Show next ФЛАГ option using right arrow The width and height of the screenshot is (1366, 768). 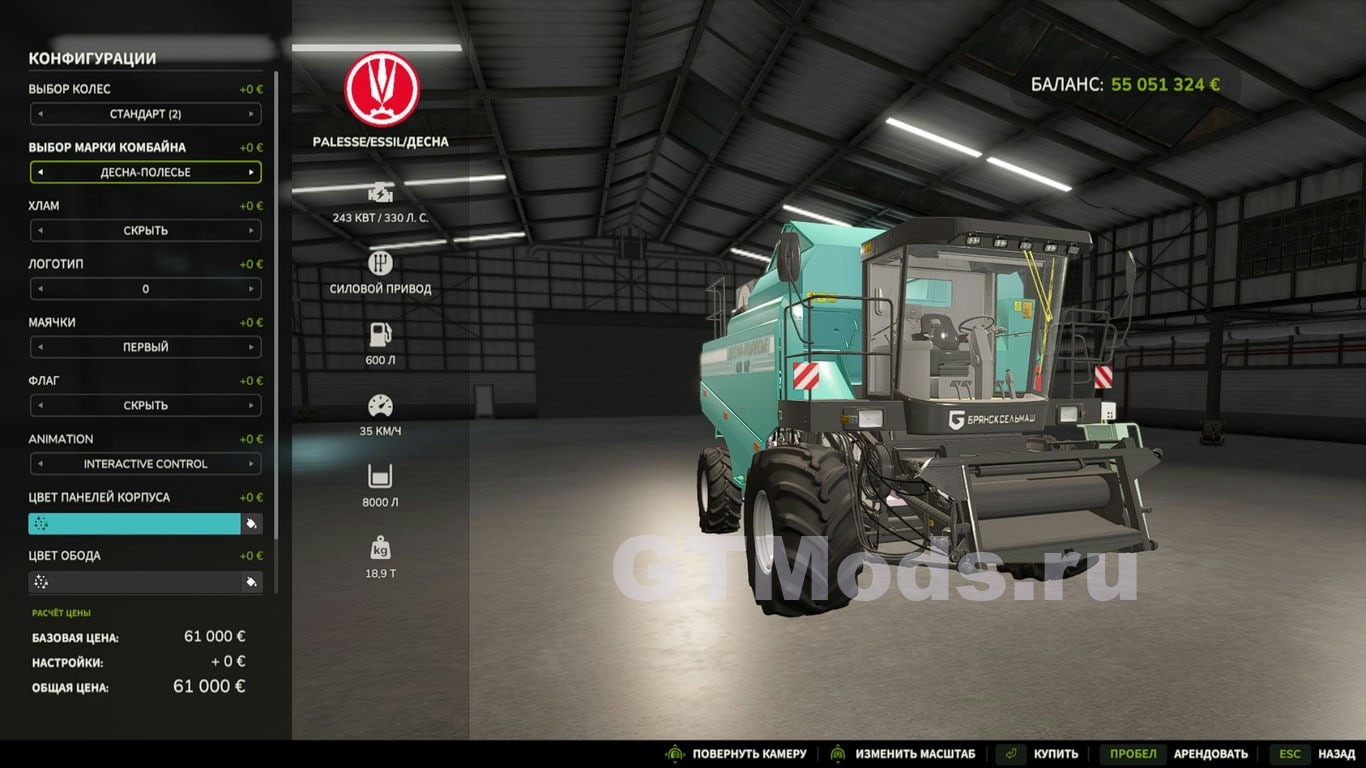251,406
